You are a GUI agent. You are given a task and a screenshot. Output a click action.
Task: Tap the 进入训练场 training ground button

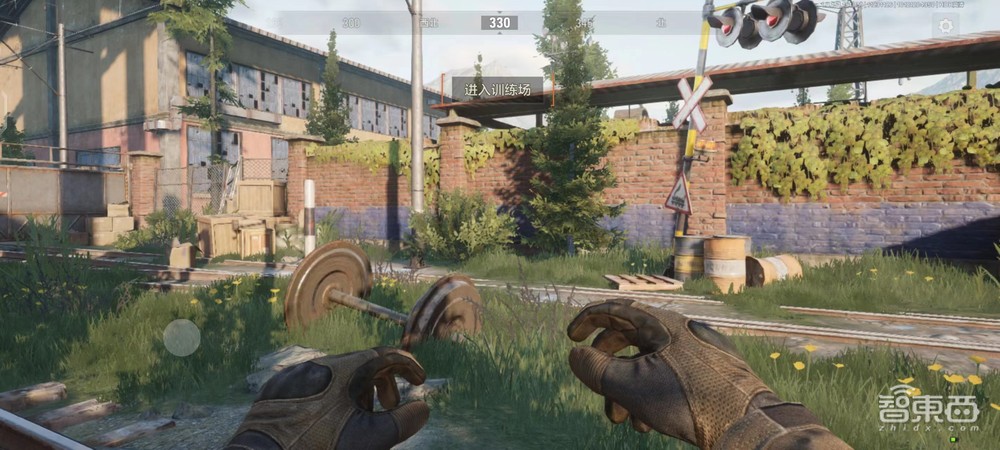[x=497, y=89]
